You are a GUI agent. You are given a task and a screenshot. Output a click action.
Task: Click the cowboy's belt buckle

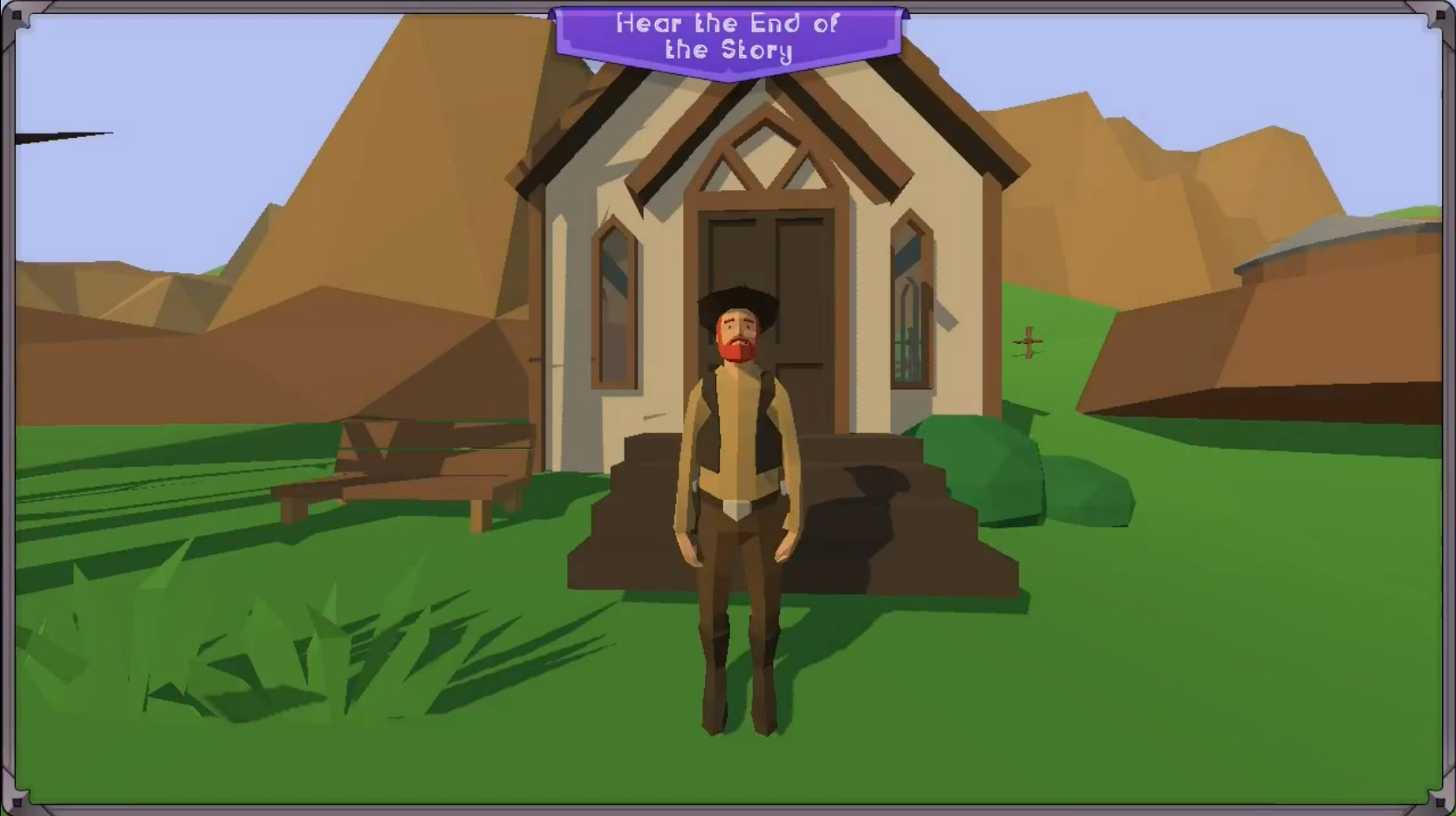737,509
